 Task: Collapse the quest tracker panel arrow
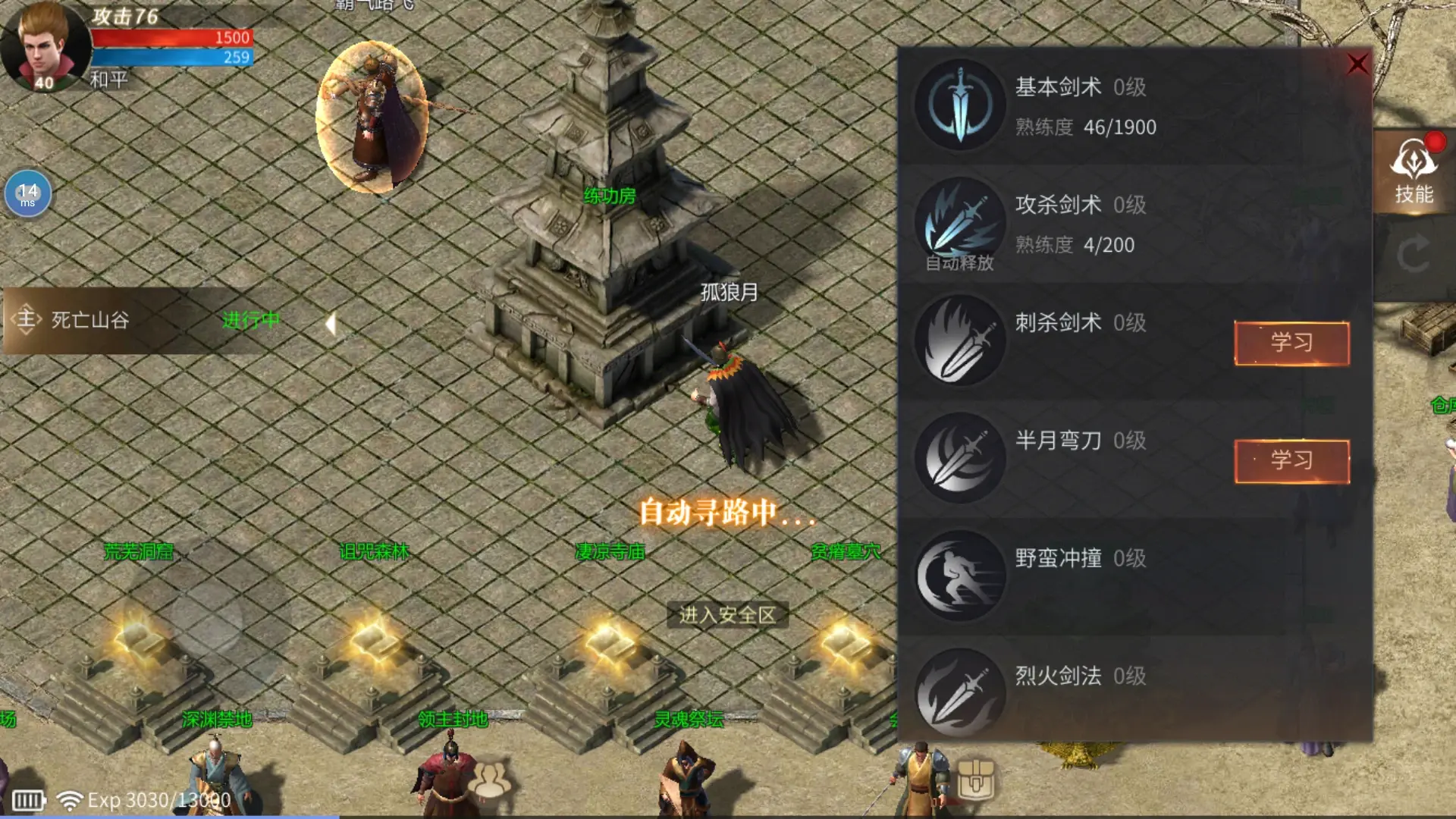click(x=331, y=322)
